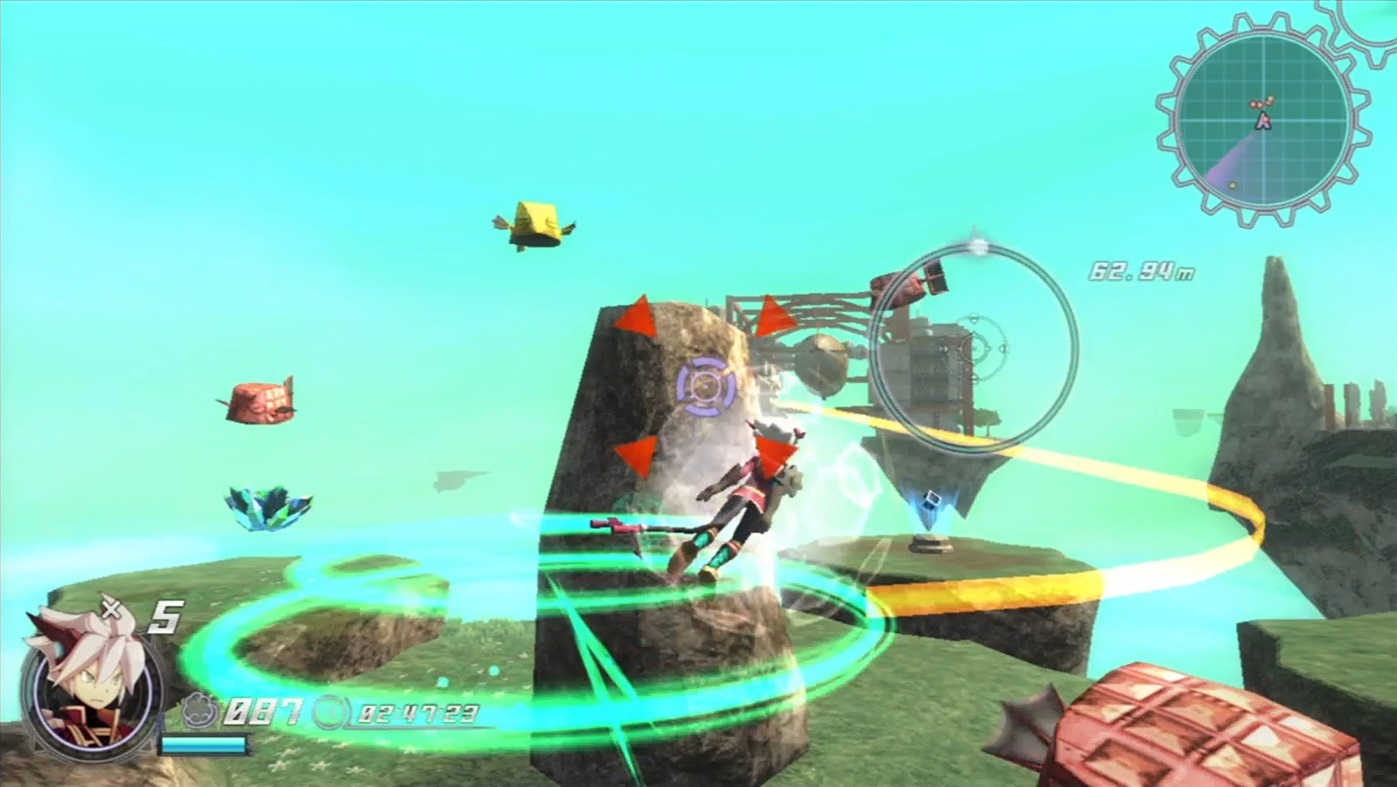Select the 62.94m distance readout

(1144, 271)
